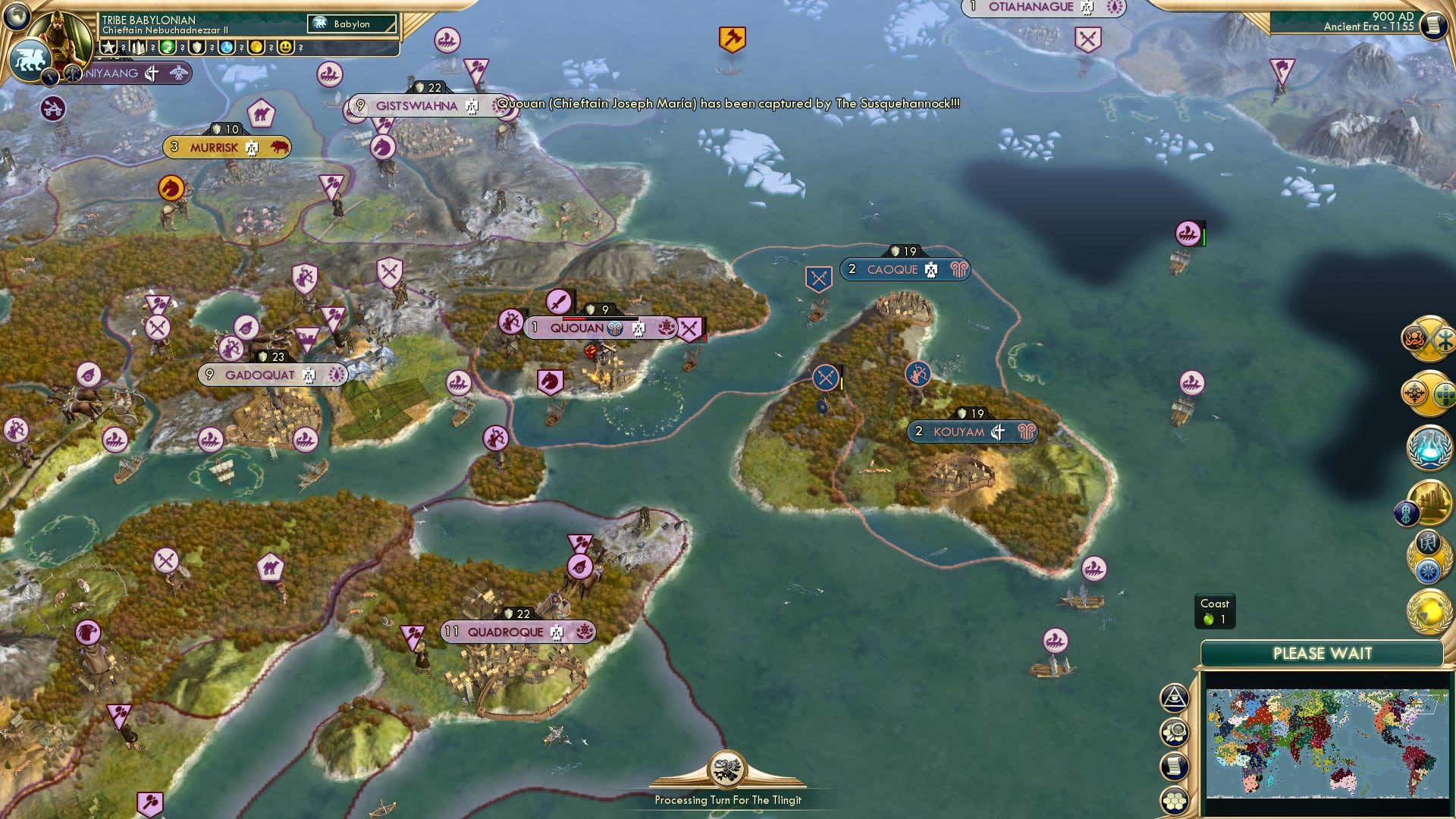Open the Civilopedia from the top-right corner
The image size is (1456, 819).
tap(1436, 24)
